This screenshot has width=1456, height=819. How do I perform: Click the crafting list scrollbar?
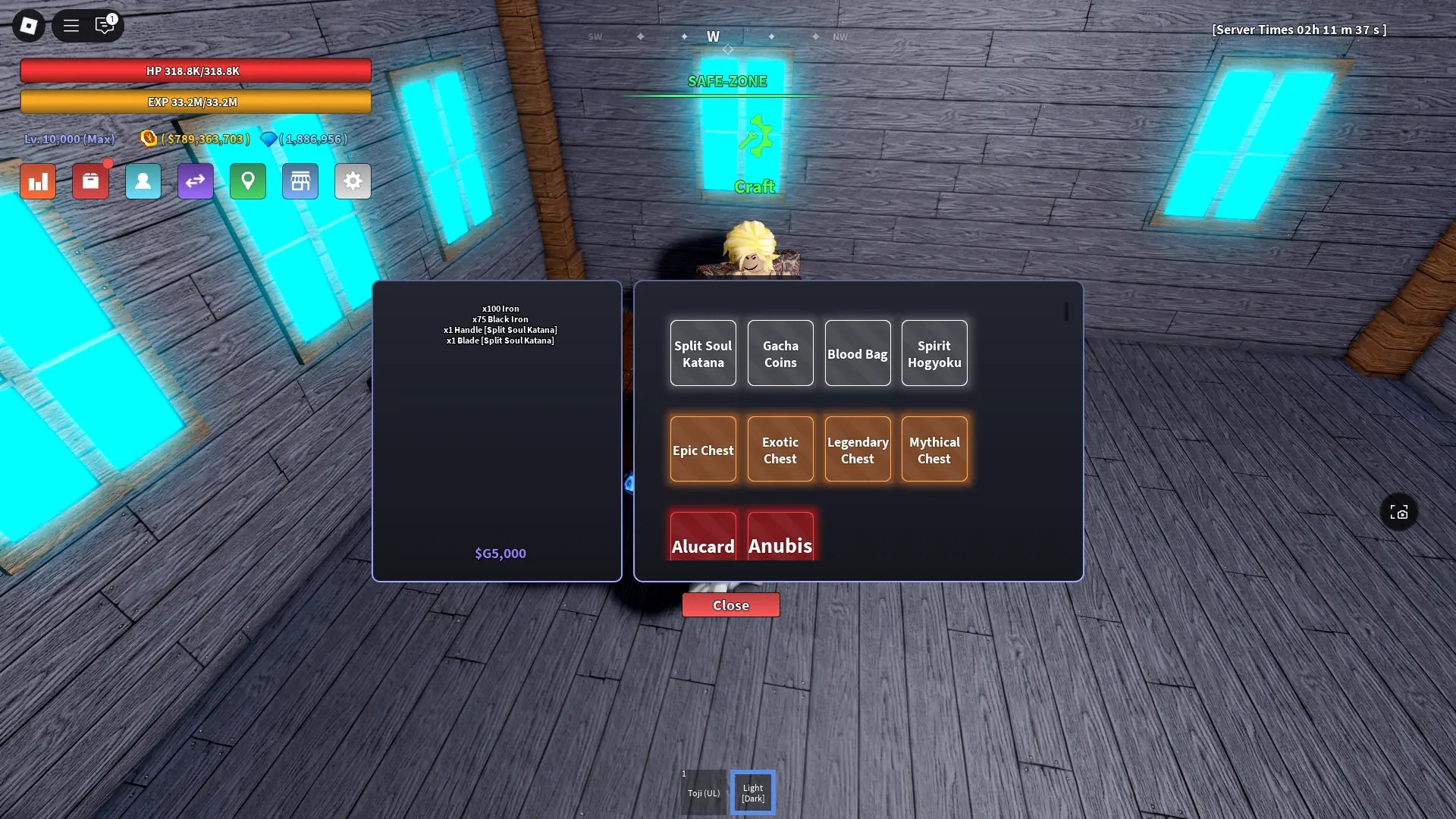pyautogui.click(x=1067, y=312)
